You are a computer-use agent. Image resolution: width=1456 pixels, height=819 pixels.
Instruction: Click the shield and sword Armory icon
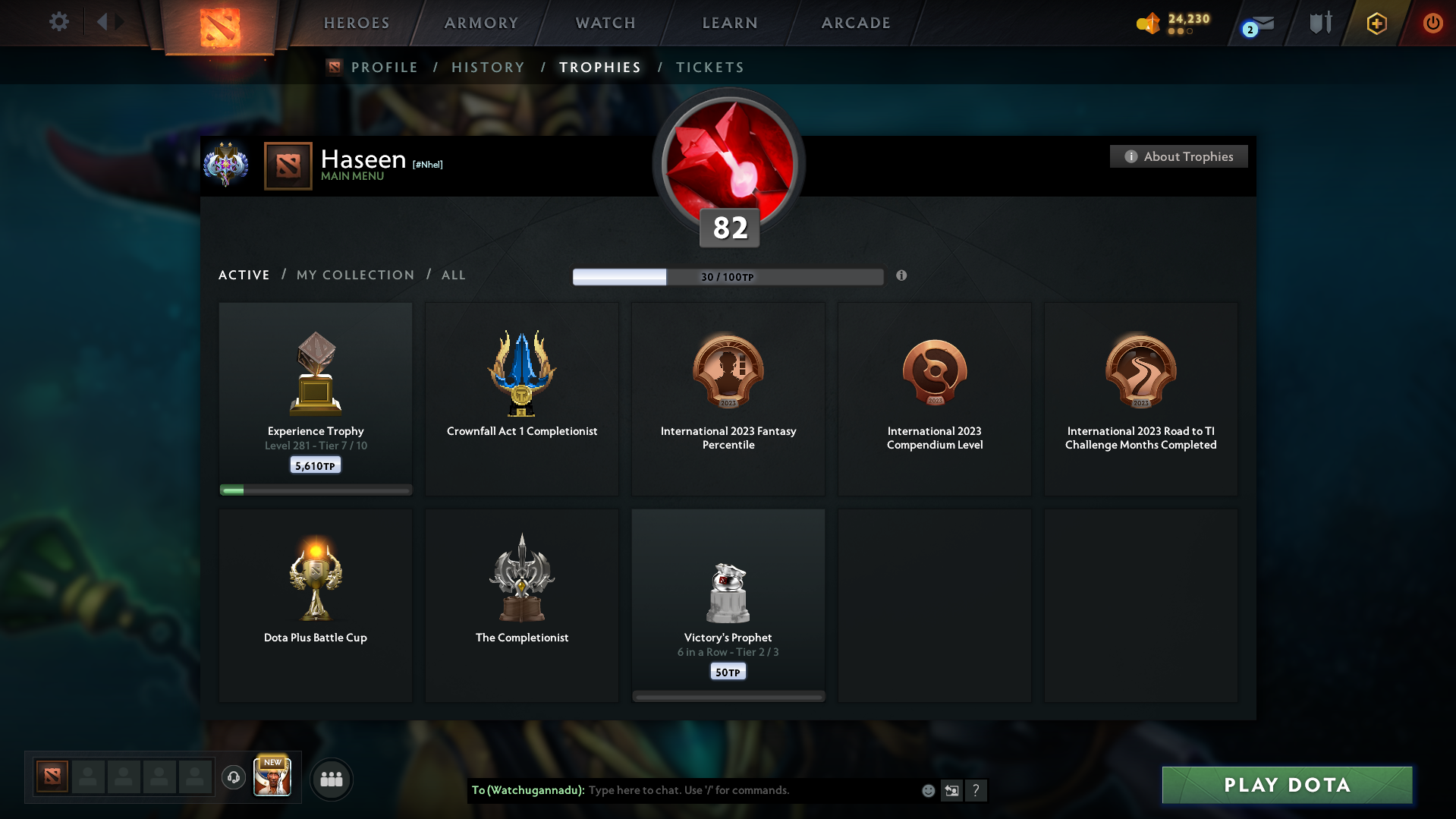pyautogui.click(x=1320, y=23)
